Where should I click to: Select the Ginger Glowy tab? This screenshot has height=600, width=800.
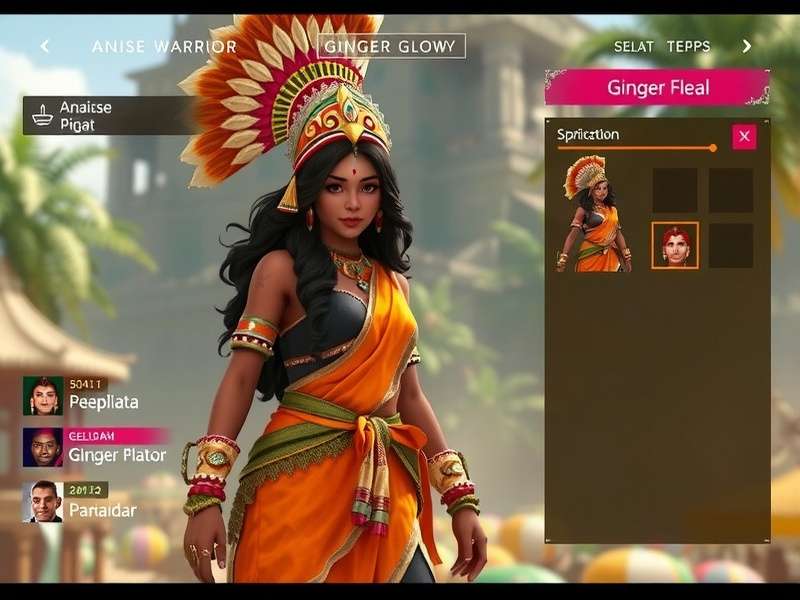coord(391,46)
